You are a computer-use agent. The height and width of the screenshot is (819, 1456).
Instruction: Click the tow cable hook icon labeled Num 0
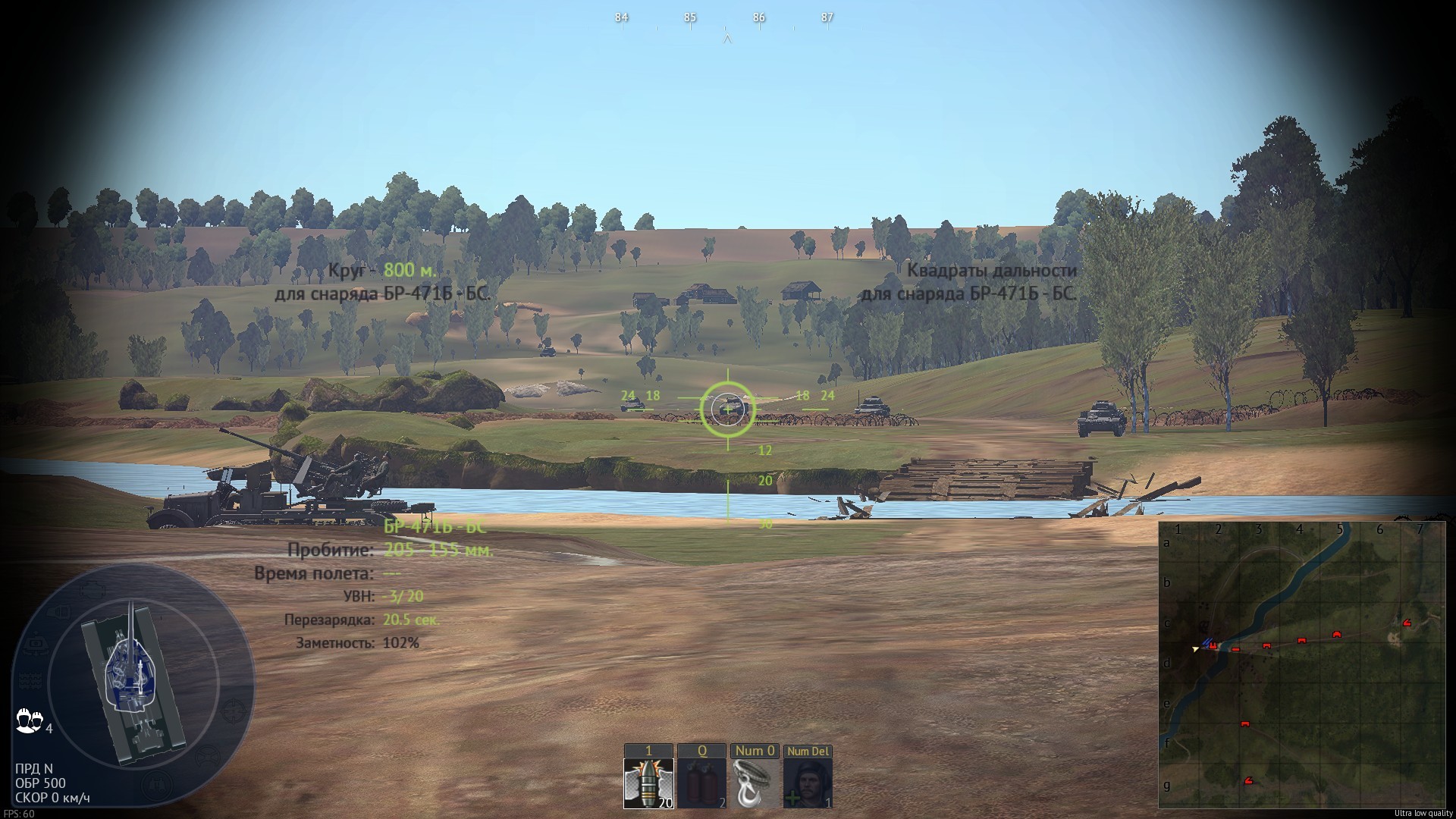coord(755,783)
